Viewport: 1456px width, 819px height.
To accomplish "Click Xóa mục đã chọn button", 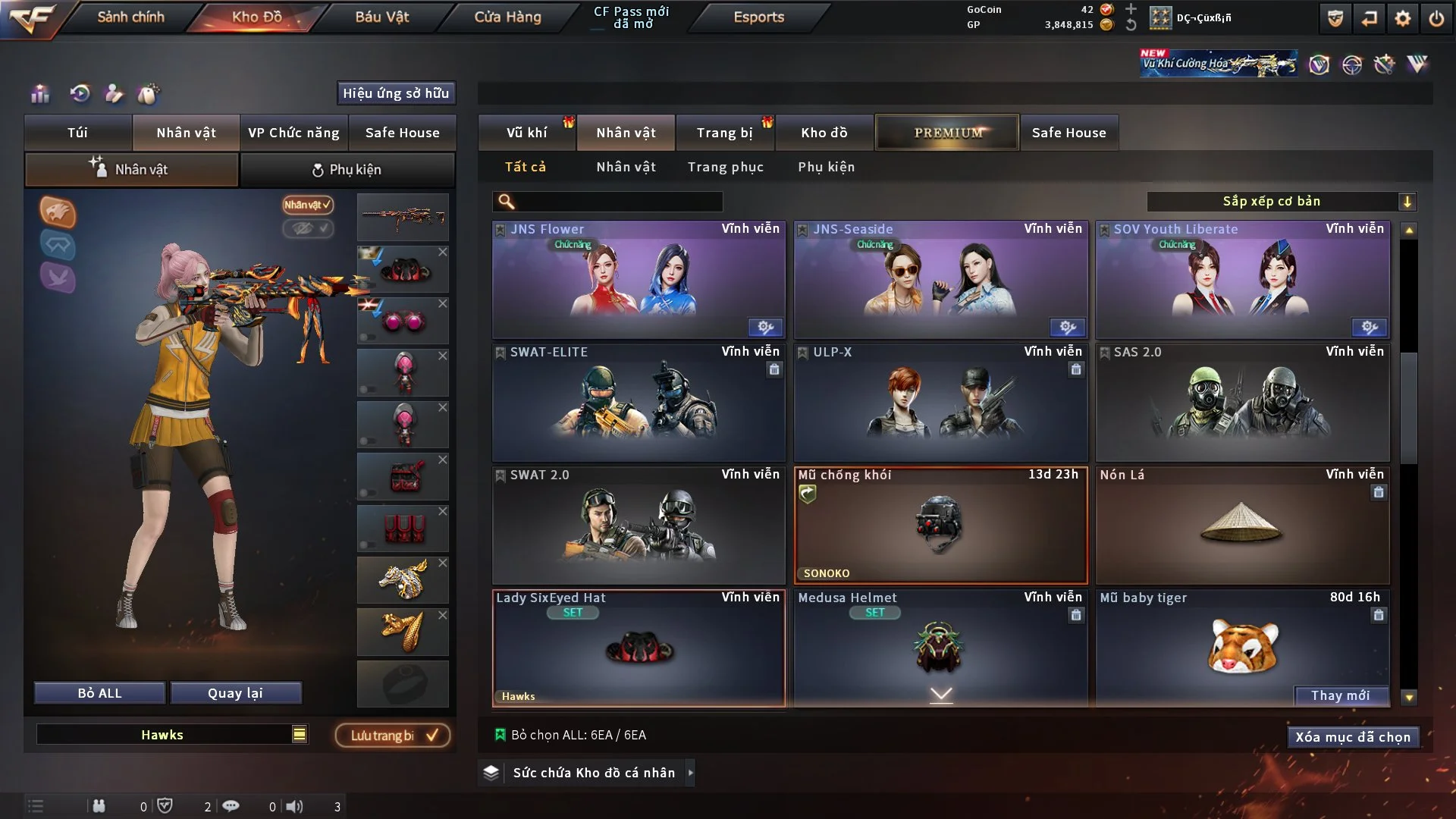I will (x=1352, y=737).
